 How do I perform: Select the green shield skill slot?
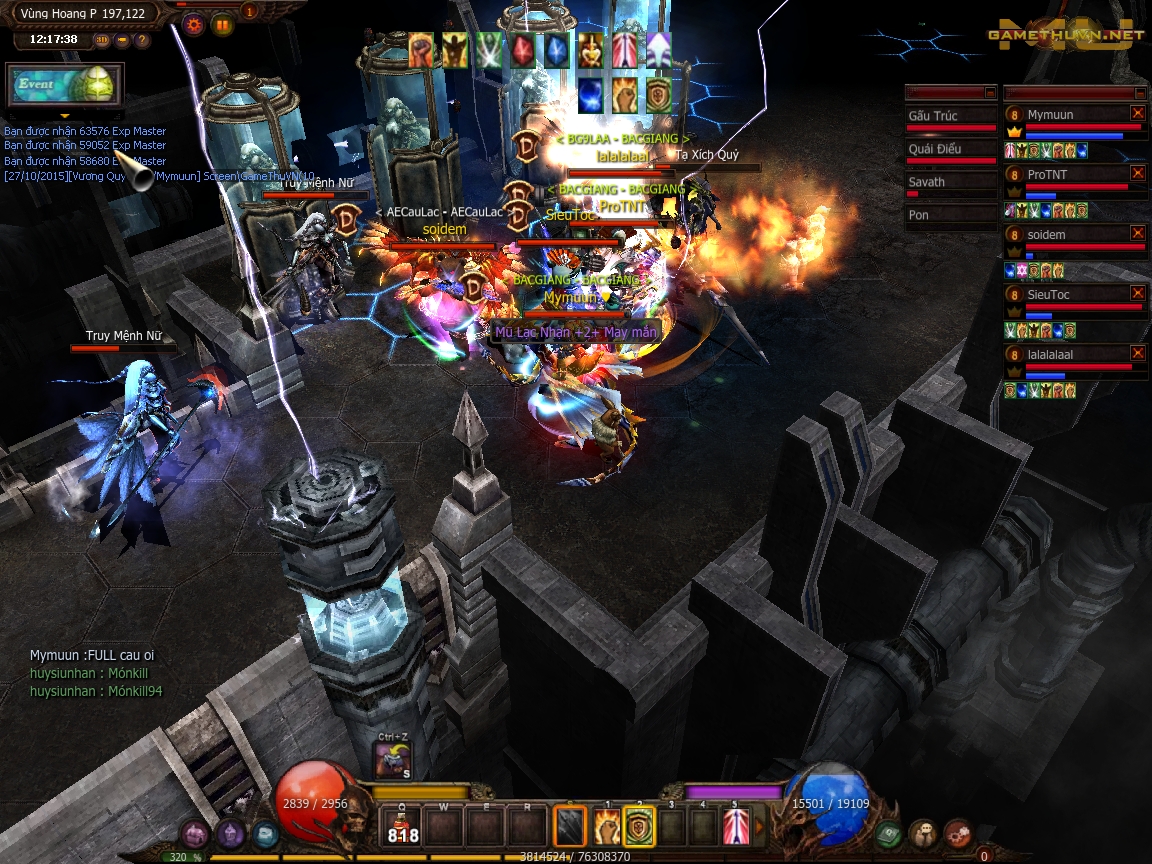[x=639, y=826]
